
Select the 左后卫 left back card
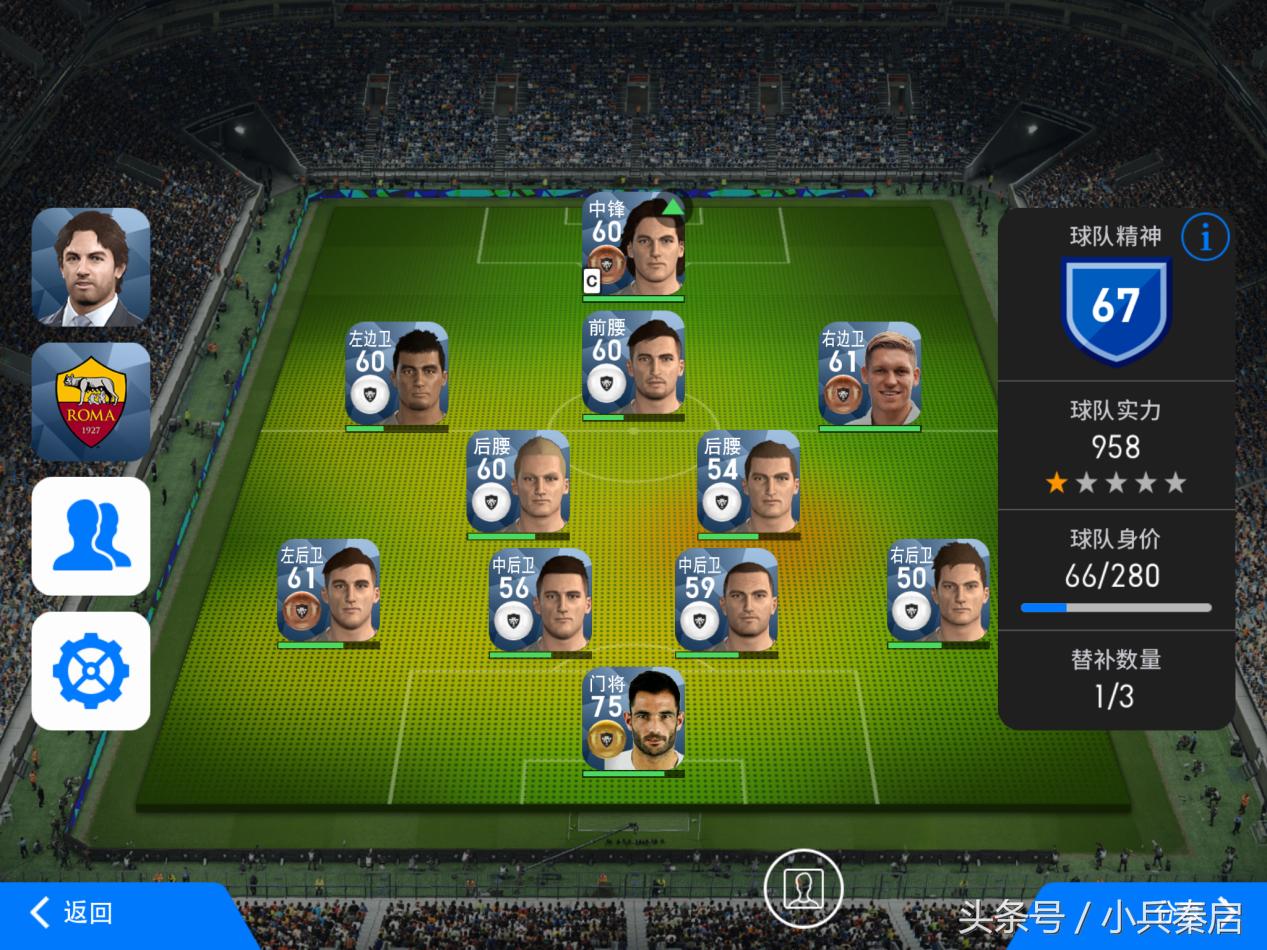point(329,593)
